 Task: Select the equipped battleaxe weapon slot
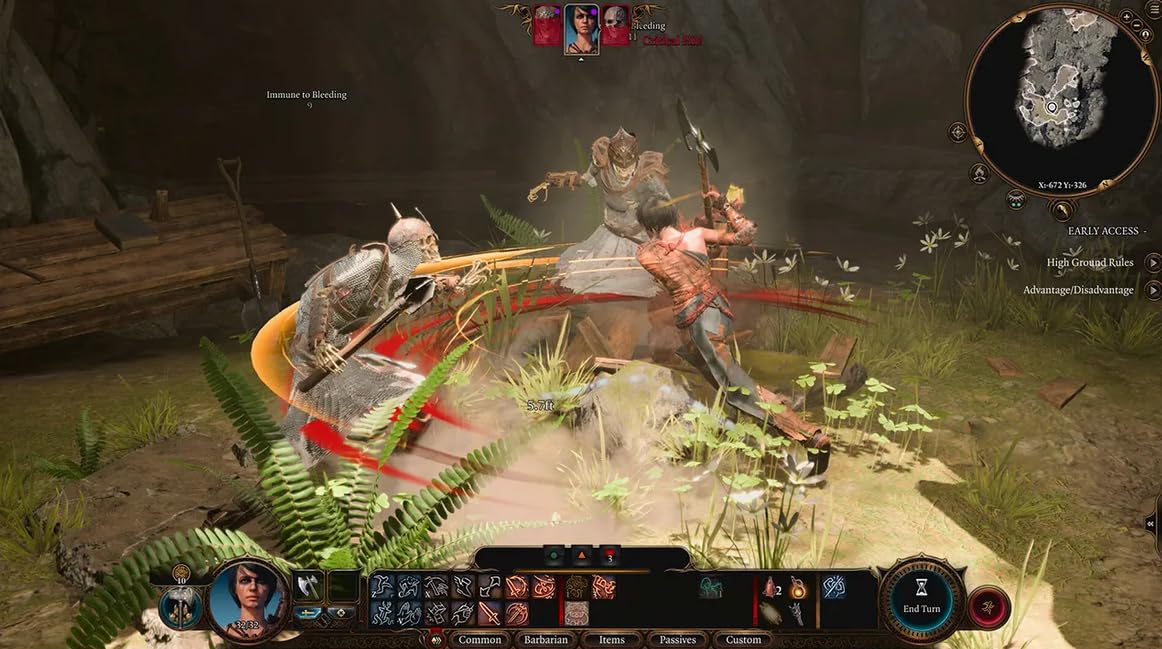[308, 586]
